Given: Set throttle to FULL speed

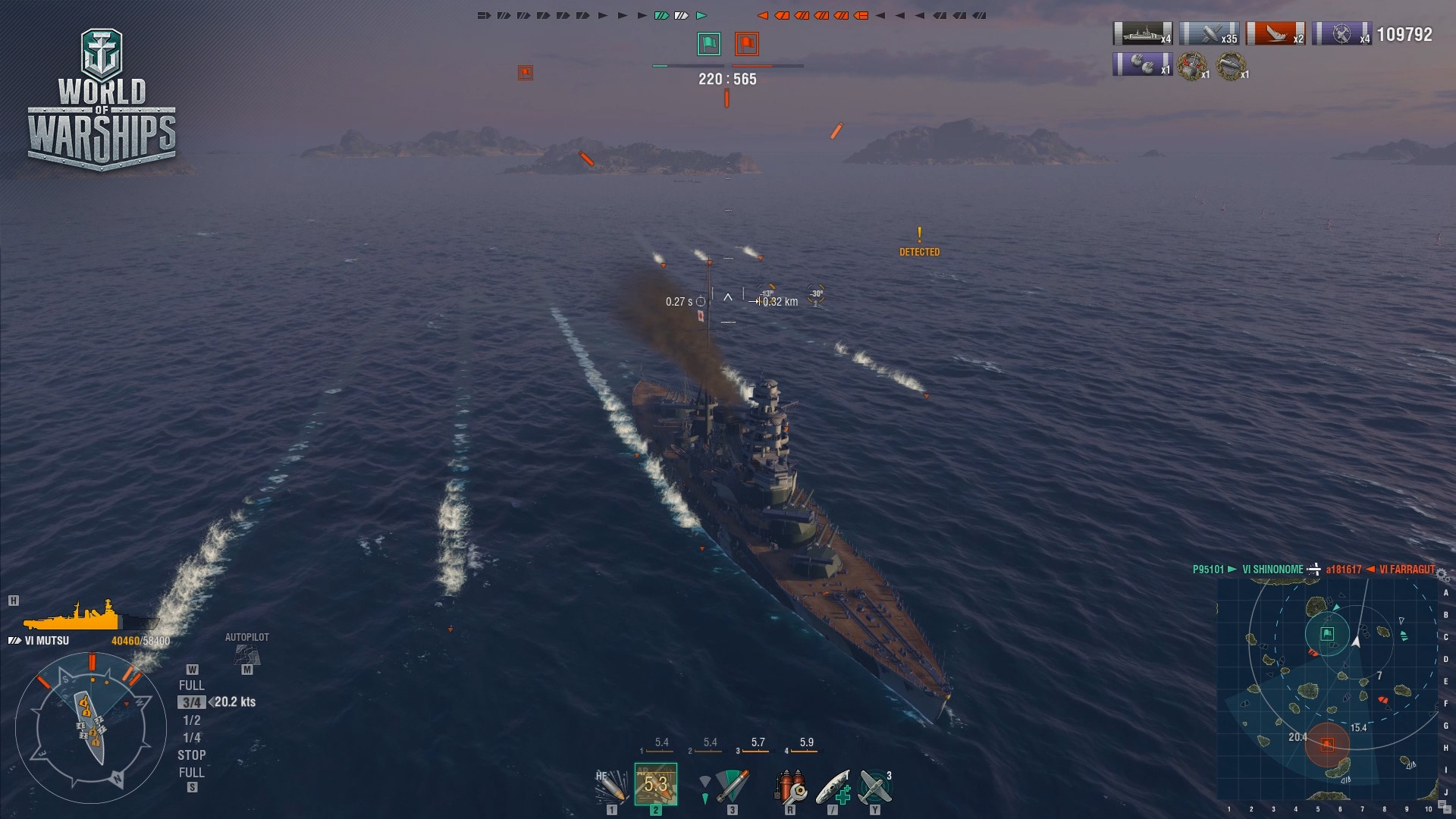Looking at the screenshot, I should click(x=193, y=684).
